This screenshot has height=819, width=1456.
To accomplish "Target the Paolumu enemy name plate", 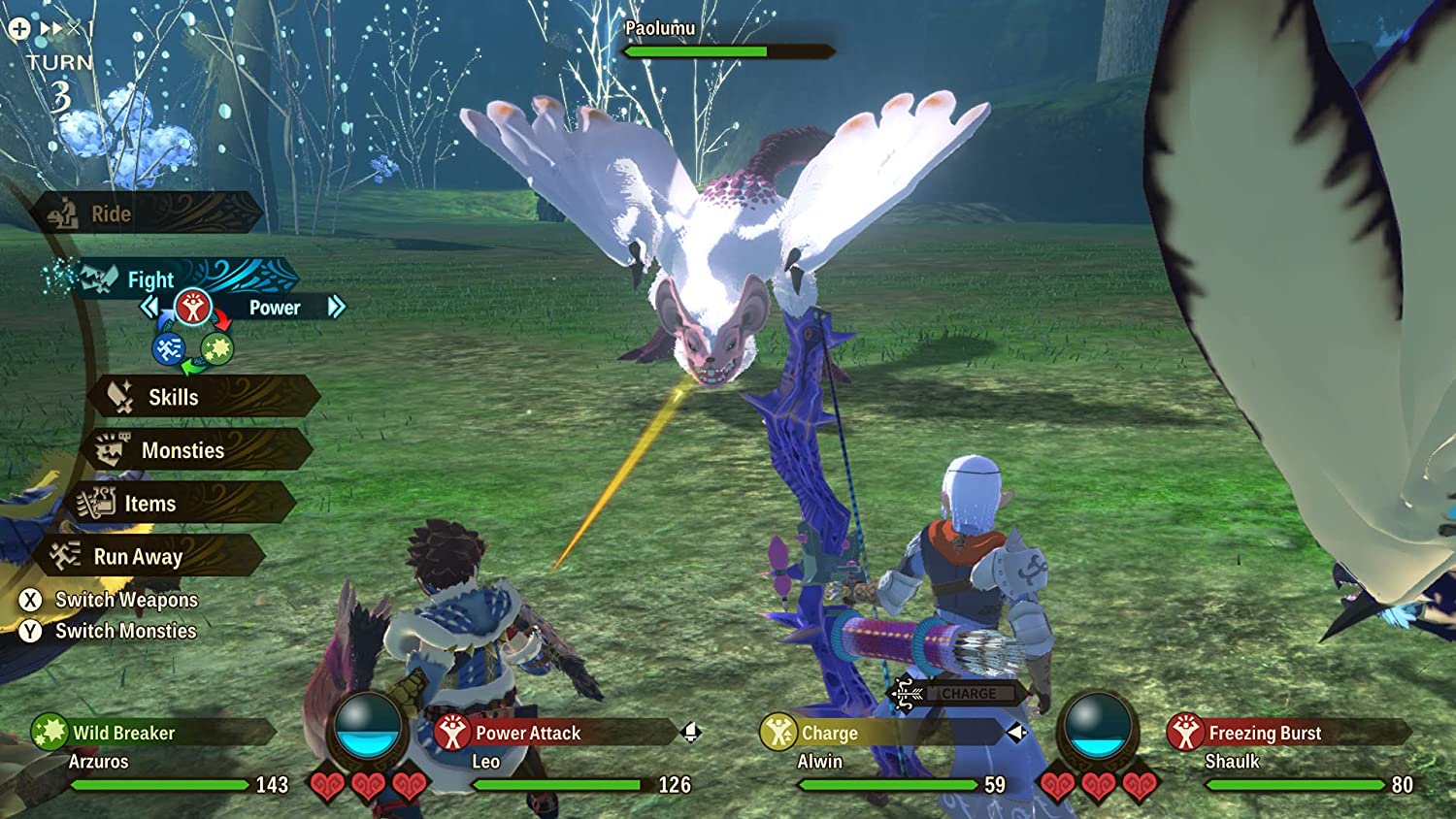I will tap(660, 29).
